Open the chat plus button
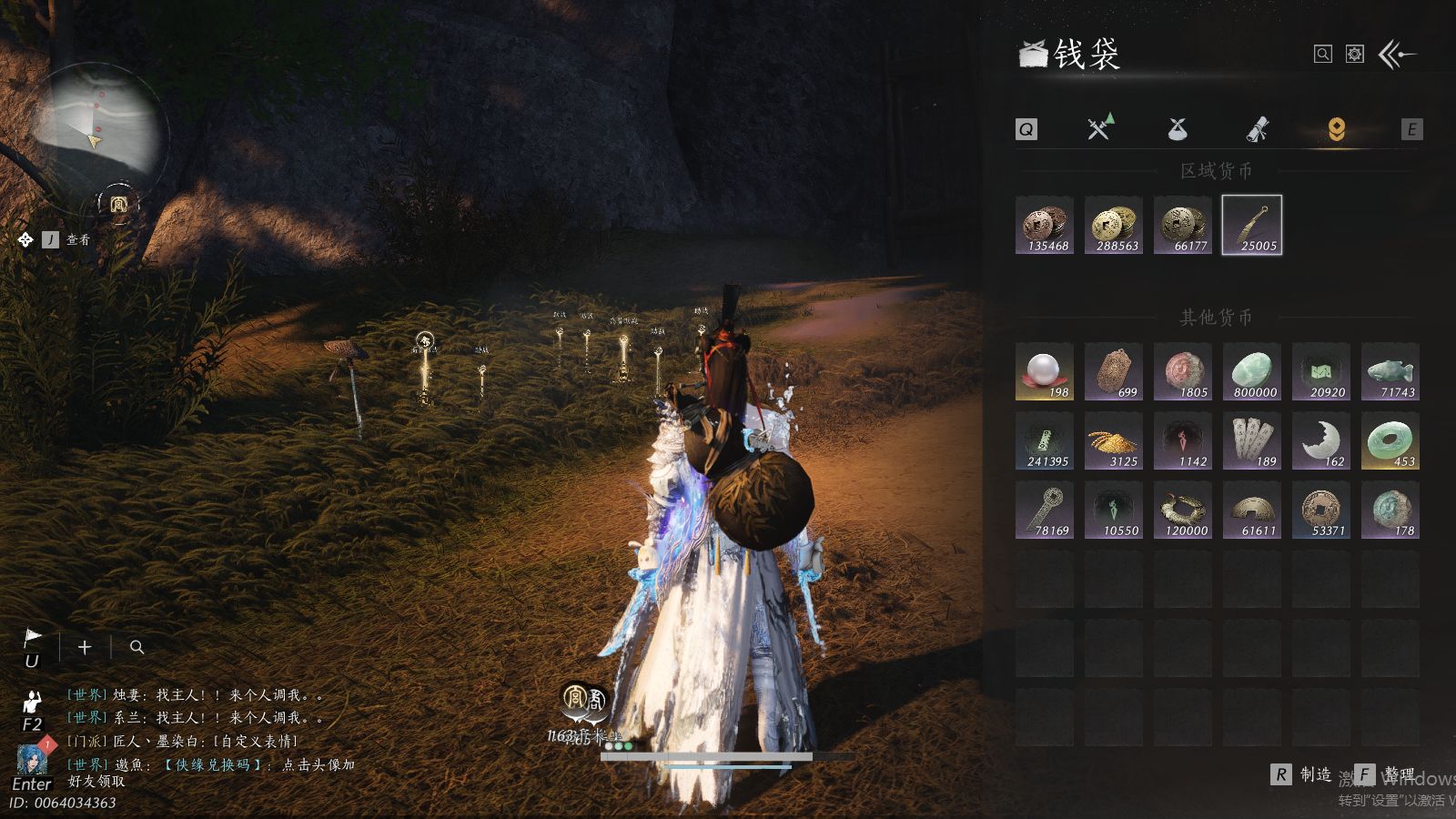The height and width of the screenshot is (819, 1456). click(85, 647)
